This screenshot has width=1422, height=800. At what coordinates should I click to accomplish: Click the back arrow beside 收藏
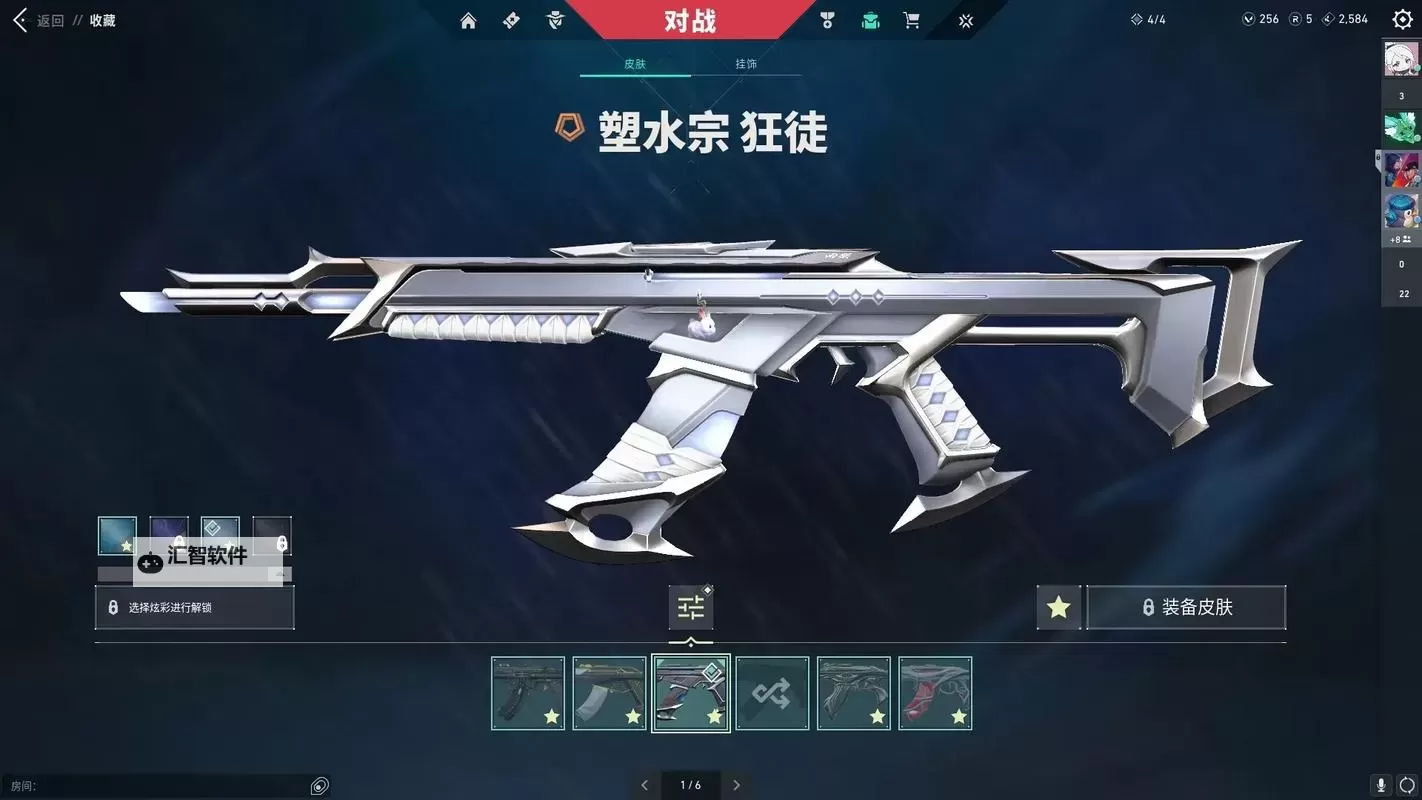[x=18, y=19]
